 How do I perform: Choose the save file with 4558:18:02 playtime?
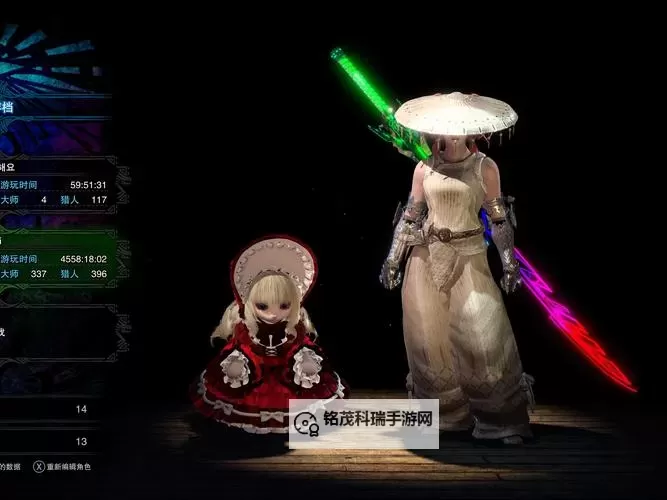point(58,258)
